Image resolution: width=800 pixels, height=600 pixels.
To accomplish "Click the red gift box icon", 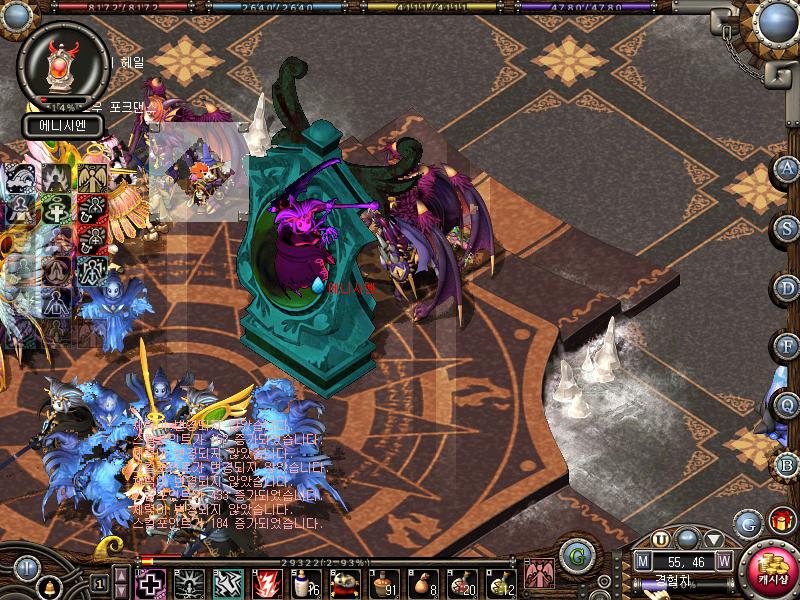I will [x=780, y=521].
